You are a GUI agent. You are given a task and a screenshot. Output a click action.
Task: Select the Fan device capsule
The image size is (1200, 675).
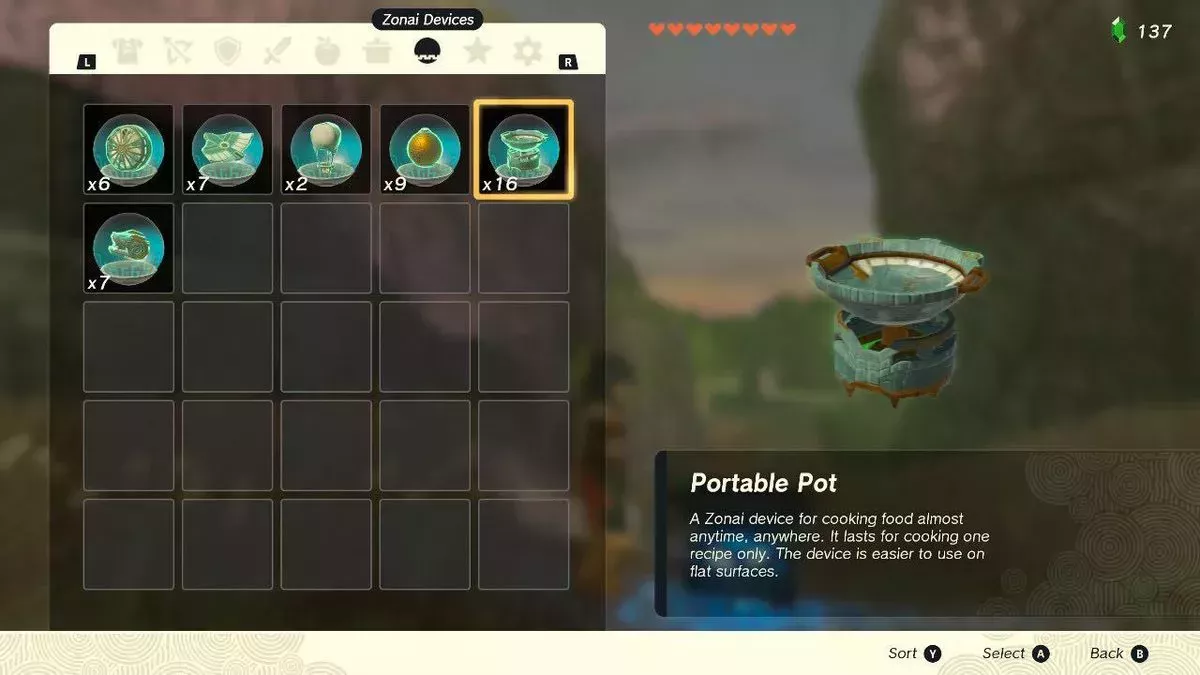click(128, 149)
